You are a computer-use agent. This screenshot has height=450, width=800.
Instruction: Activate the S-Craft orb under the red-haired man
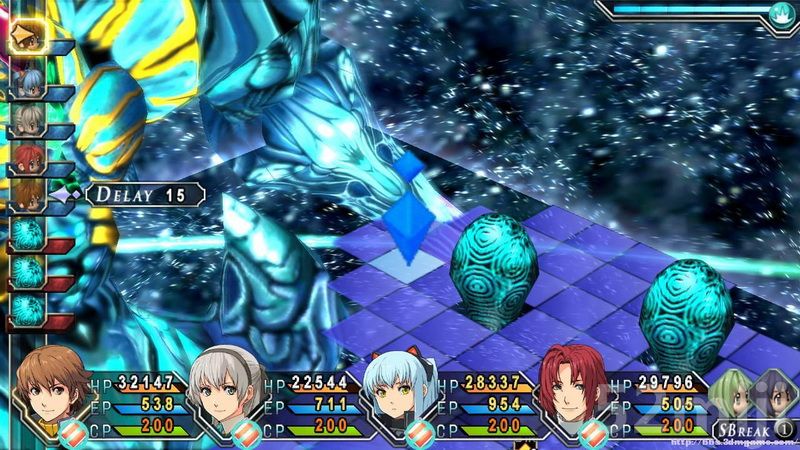coord(594,433)
